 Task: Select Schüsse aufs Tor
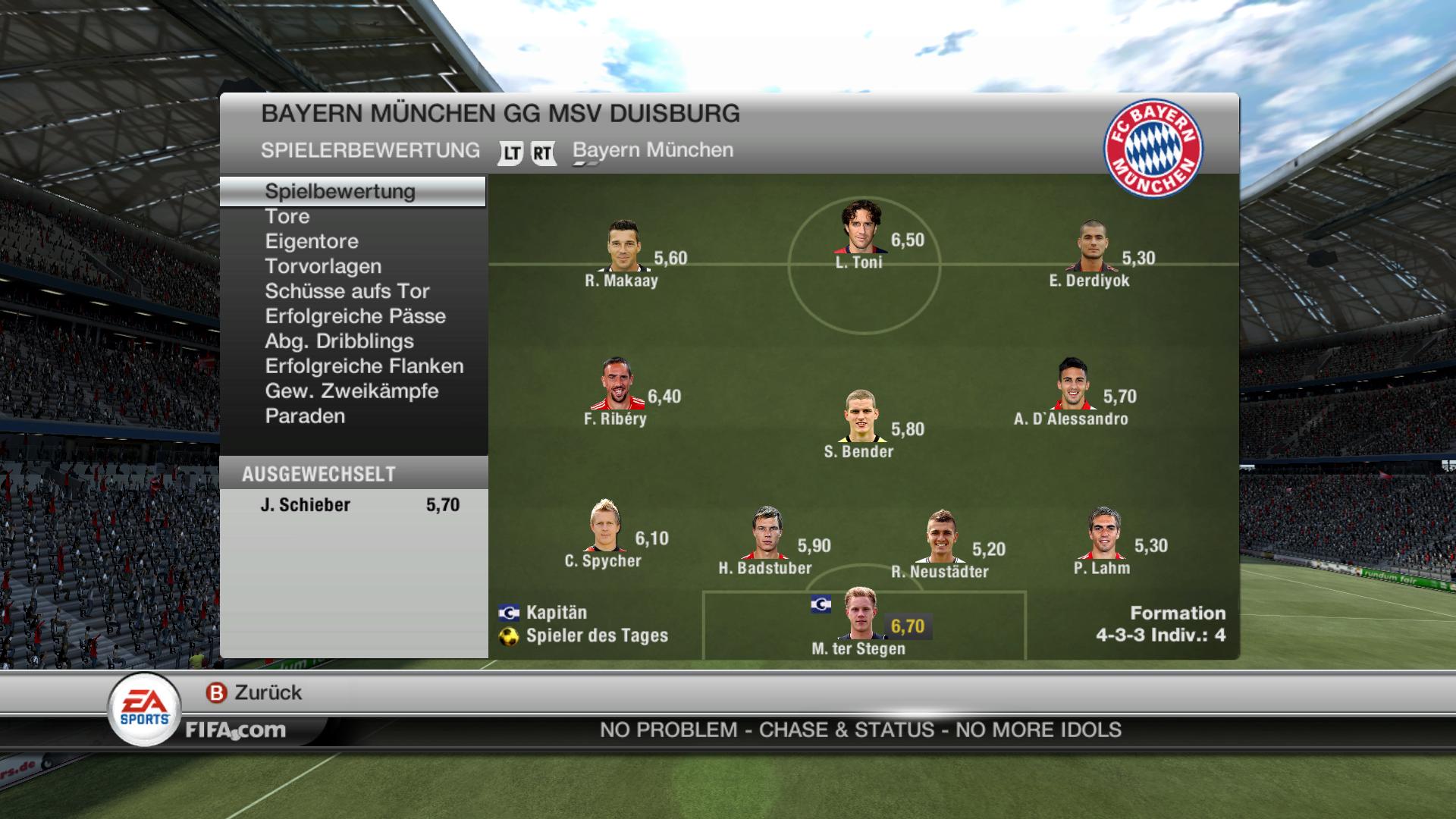347,291
